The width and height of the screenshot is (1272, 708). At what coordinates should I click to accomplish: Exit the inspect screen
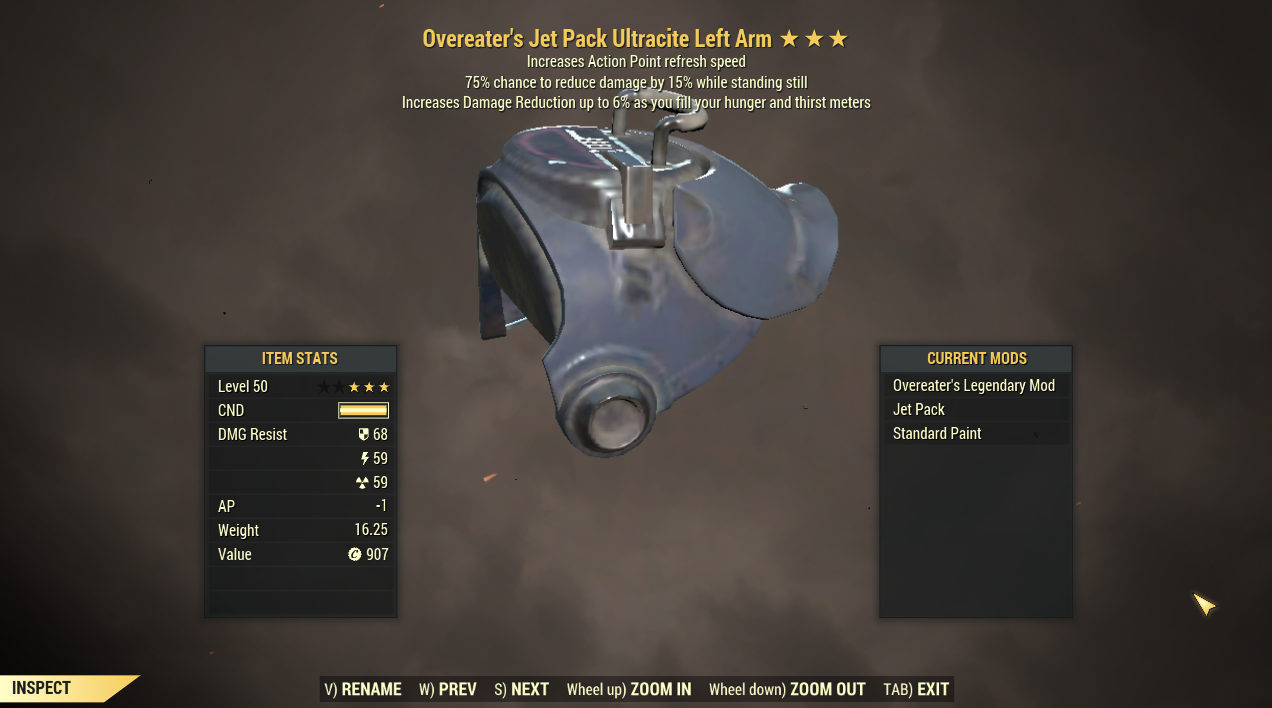pos(916,689)
